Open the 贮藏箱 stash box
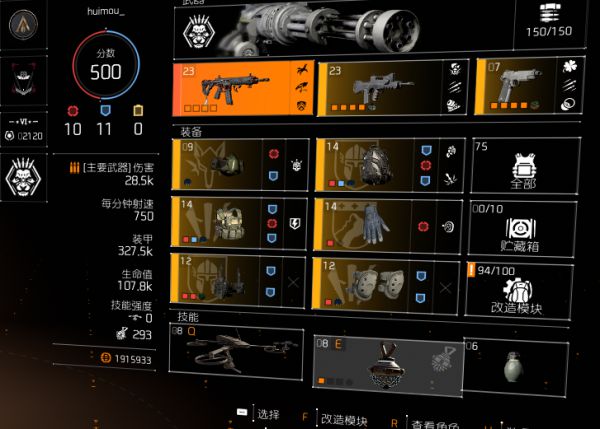600x429 pixels. (x=525, y=224)
